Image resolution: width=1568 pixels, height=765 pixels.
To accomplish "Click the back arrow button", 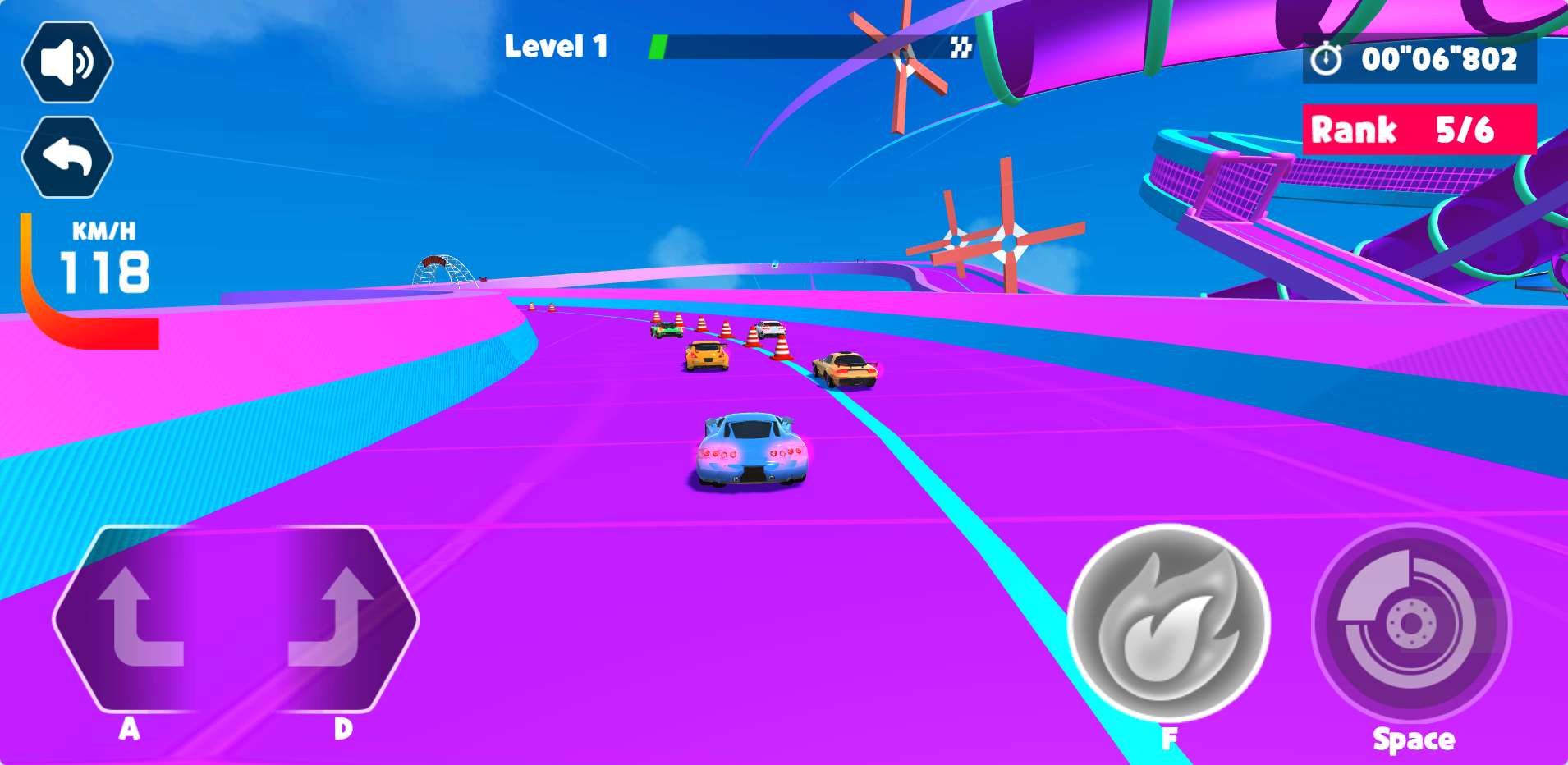I will pyautogui.click(x=67, y=157).
